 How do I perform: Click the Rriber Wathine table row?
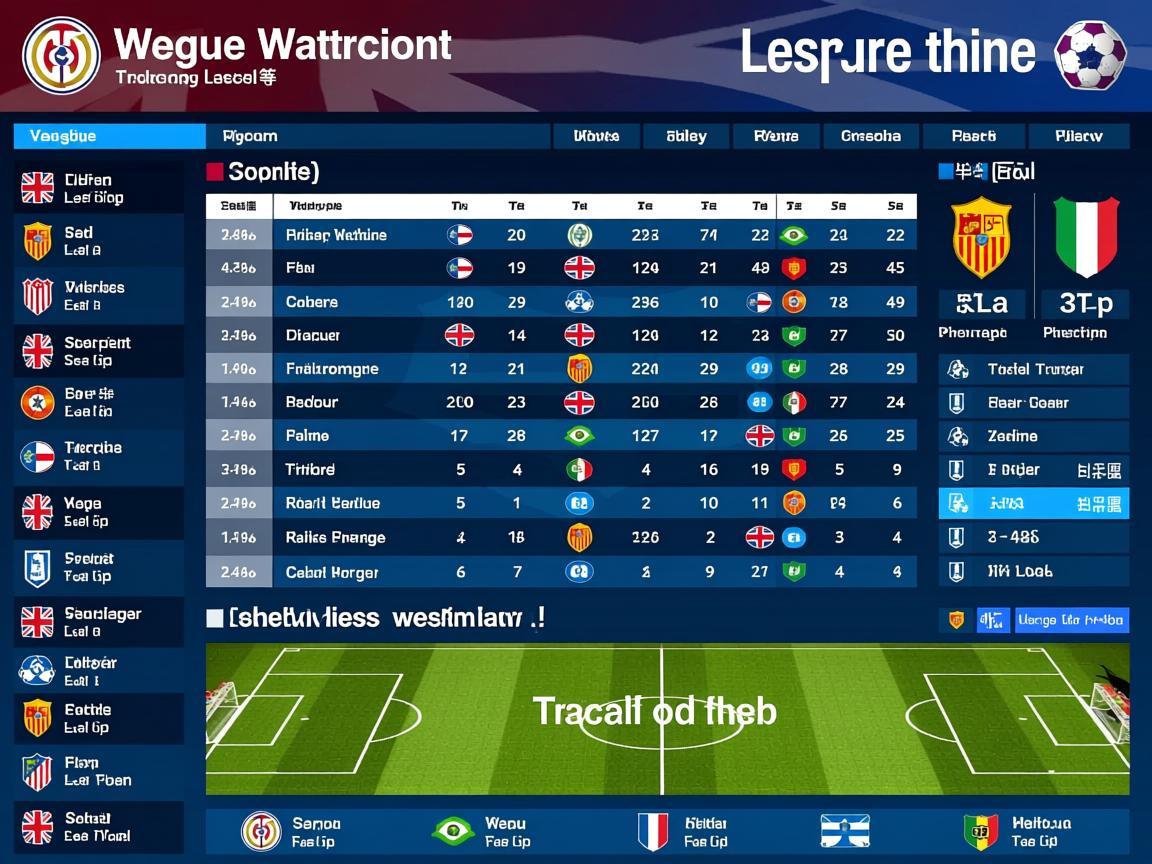560,235
